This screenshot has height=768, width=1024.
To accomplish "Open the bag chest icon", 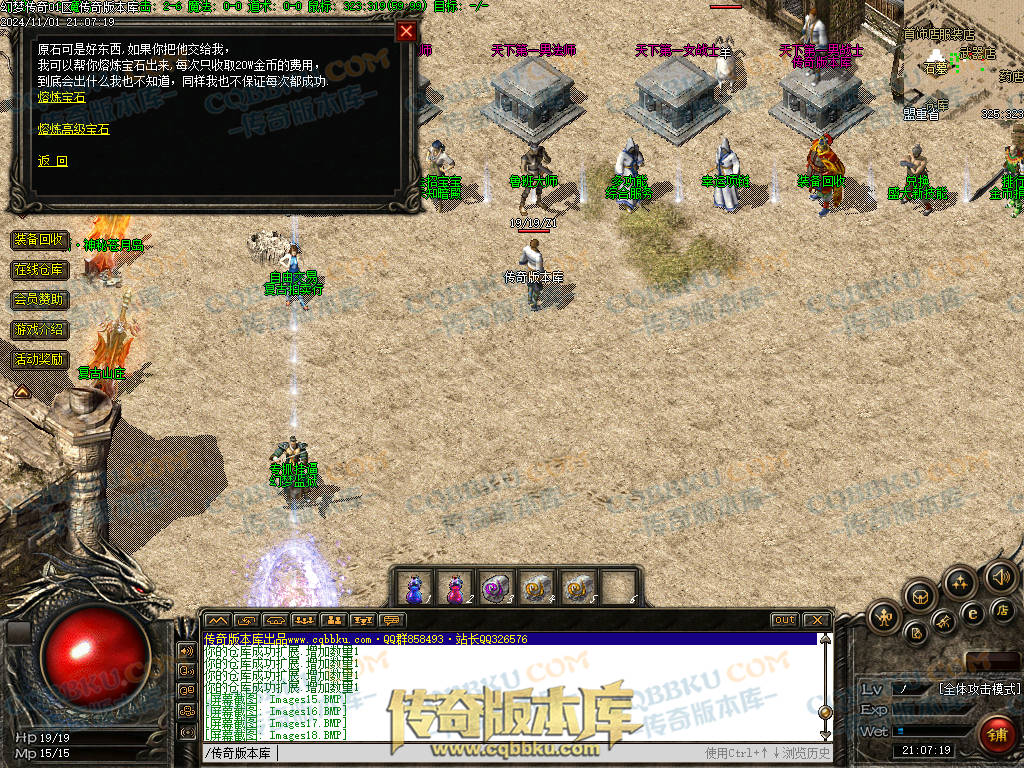I will click(x=919, y=597).
